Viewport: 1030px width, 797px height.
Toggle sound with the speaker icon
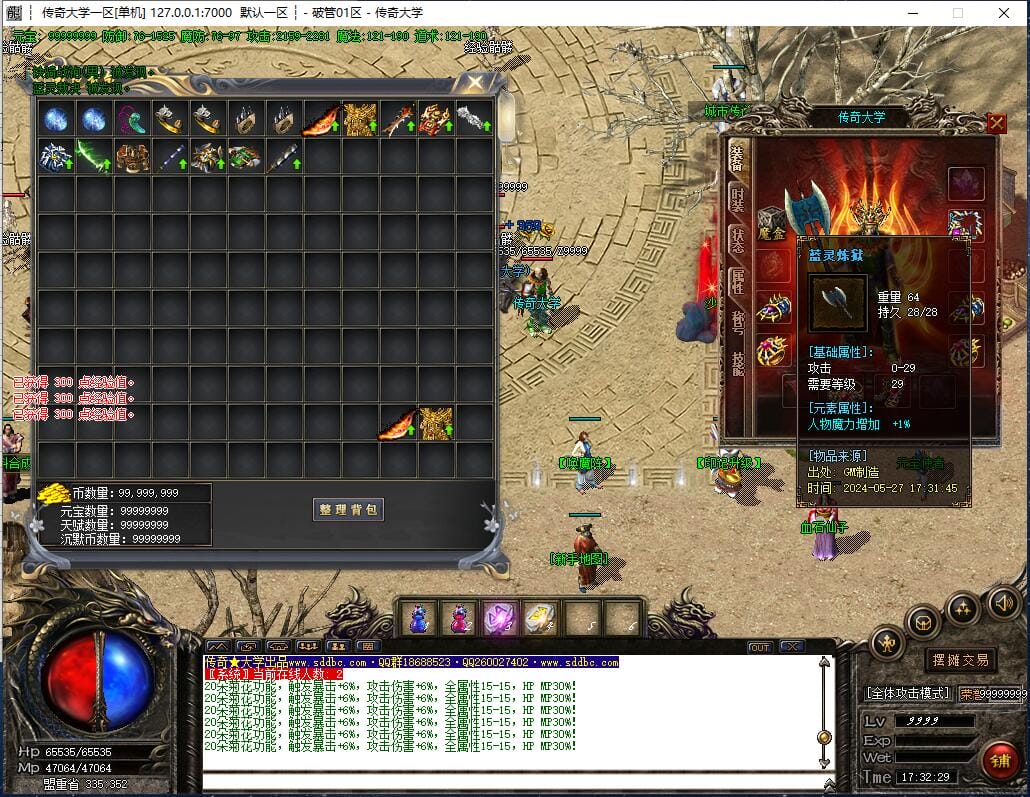(x=1003, y=602)
